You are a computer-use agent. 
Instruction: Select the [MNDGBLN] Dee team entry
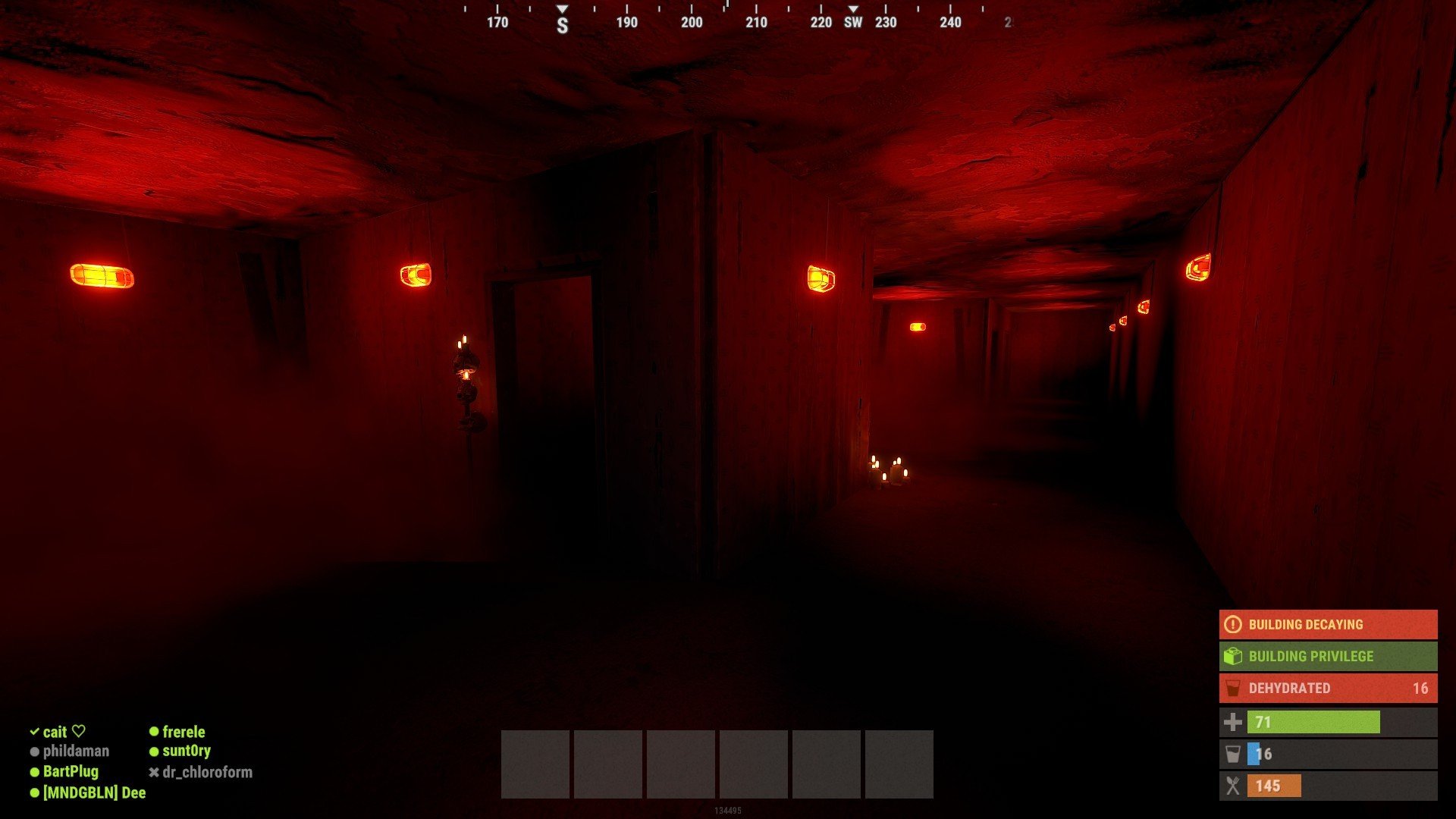tap(93, 793)
